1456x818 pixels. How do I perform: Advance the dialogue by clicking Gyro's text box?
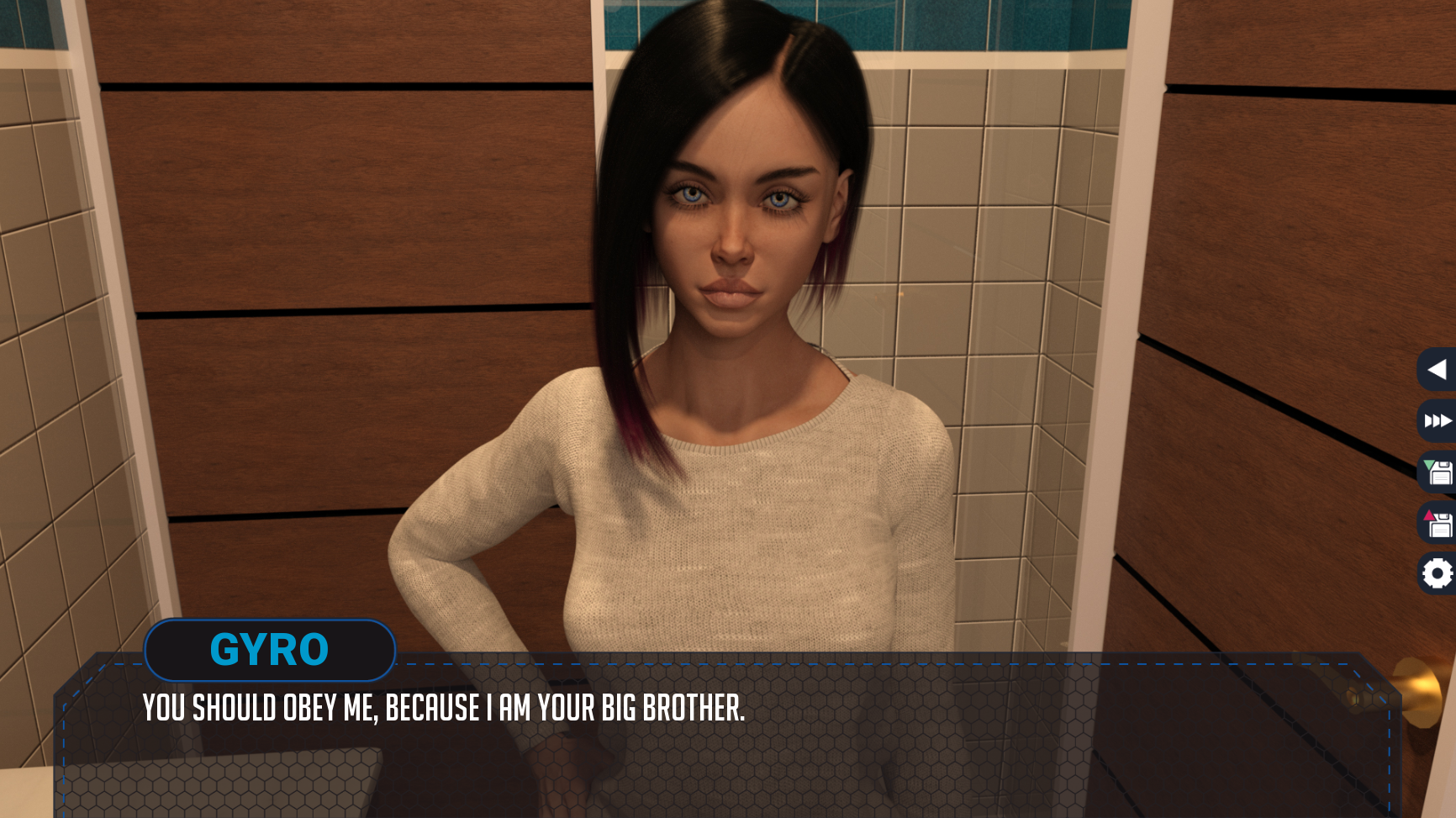point(723,740)
